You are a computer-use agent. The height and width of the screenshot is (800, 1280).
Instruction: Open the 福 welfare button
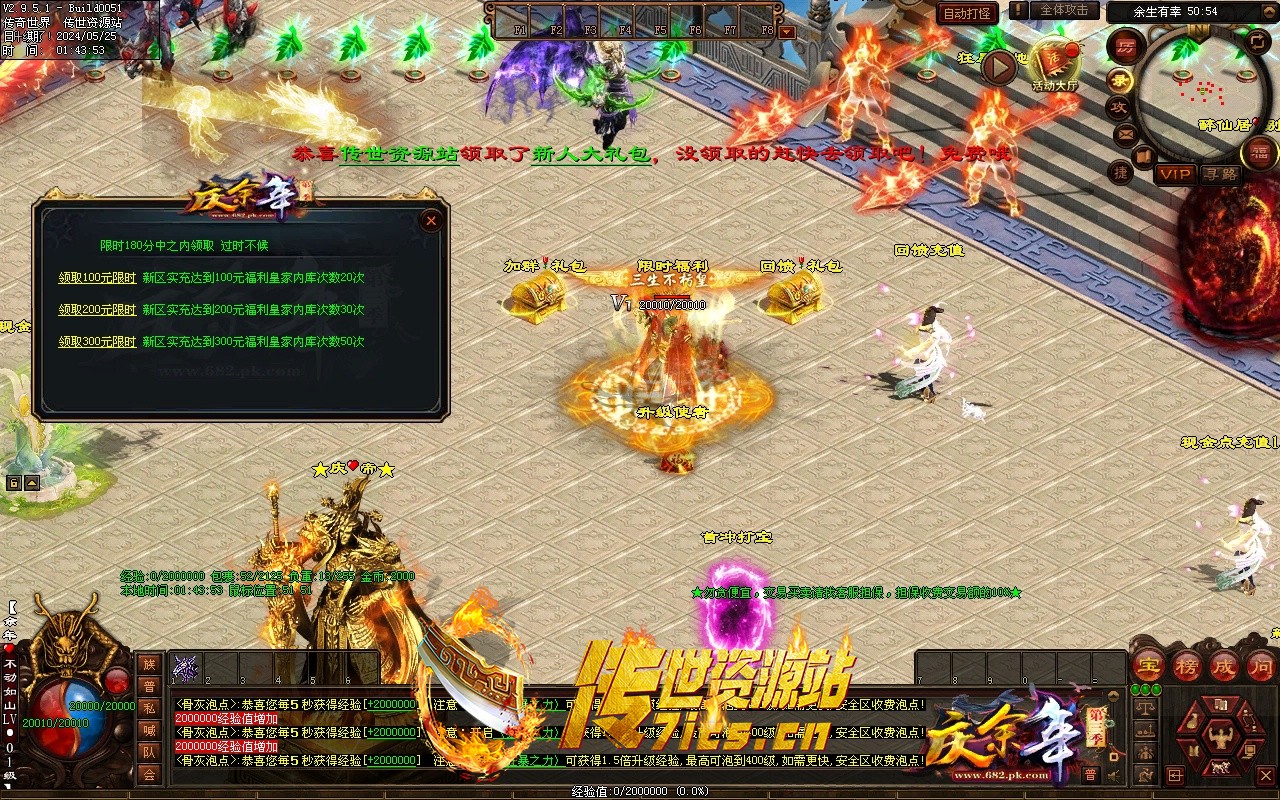click(1259, 152)
